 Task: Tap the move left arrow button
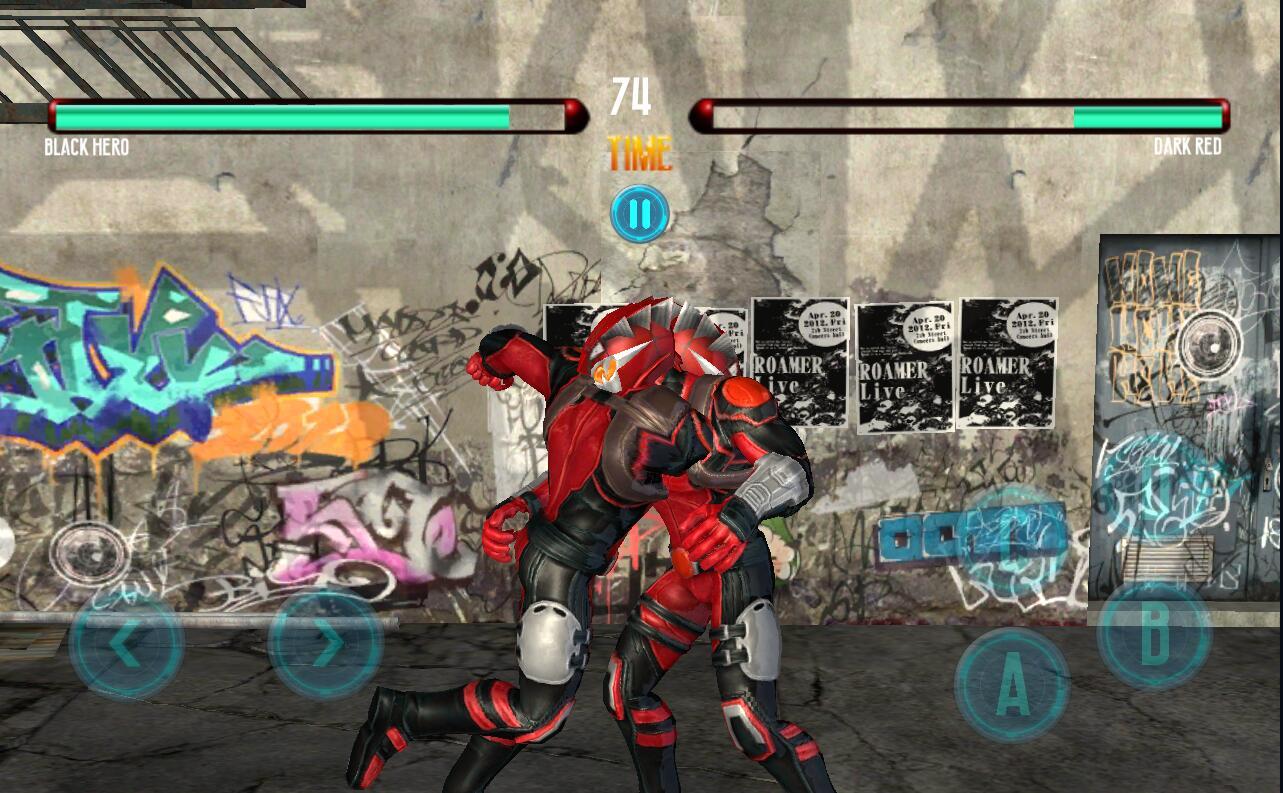(x=126, y=645)
